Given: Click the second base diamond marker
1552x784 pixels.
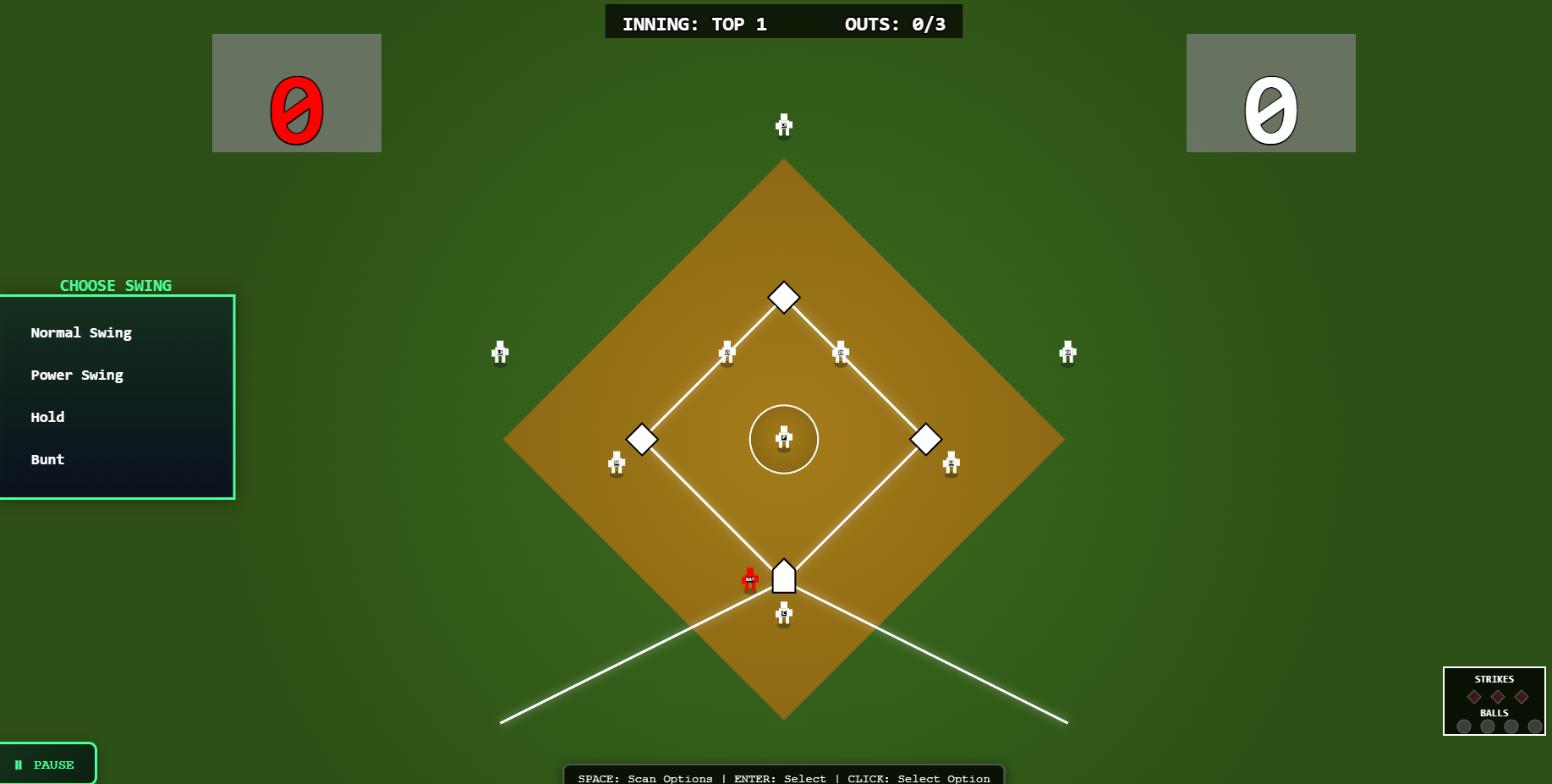Looking at the screenshot, I should [x=783, y=298].
